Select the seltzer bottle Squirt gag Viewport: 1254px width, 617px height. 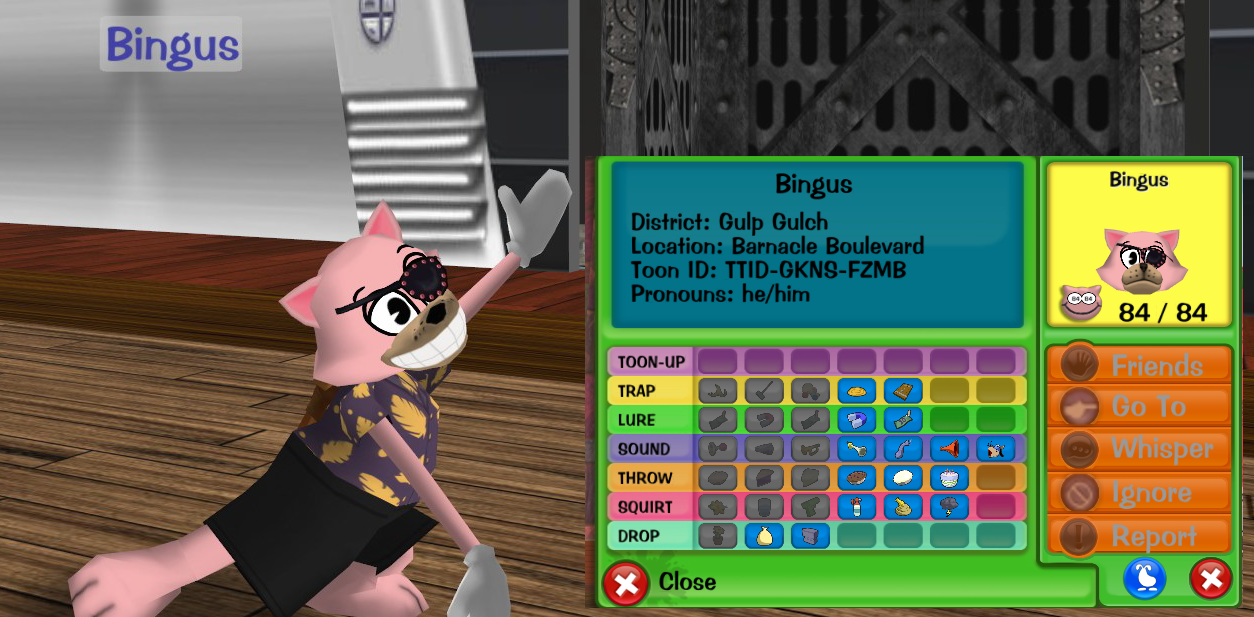point(856,507)
